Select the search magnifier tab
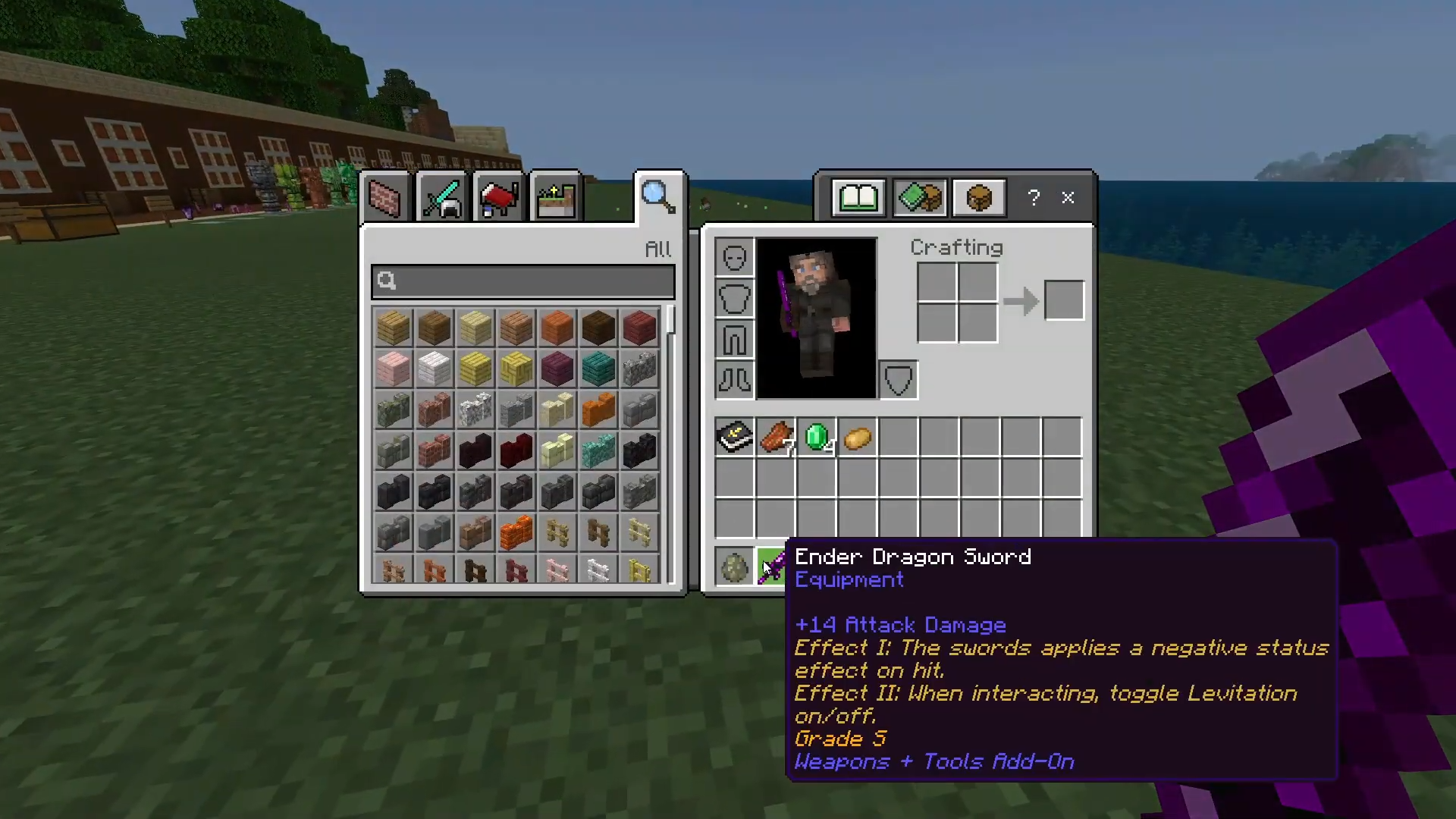The width and height of the screenshot is (1456, 819). click(657, 196)
